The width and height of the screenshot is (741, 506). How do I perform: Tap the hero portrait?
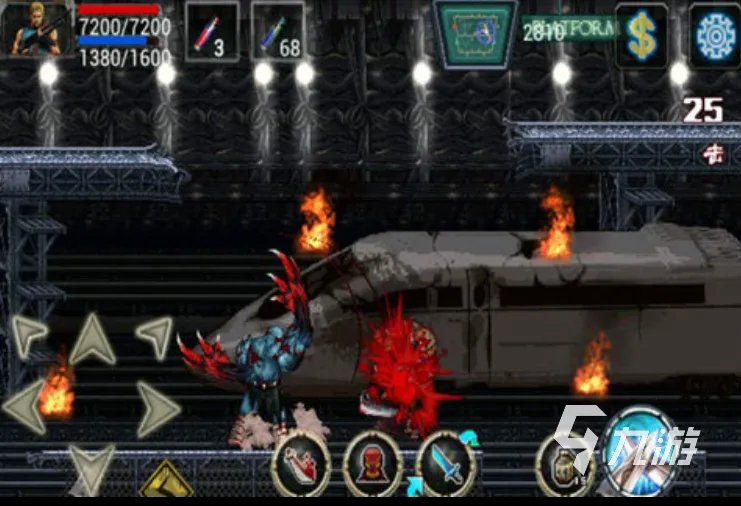click(38, 28)
